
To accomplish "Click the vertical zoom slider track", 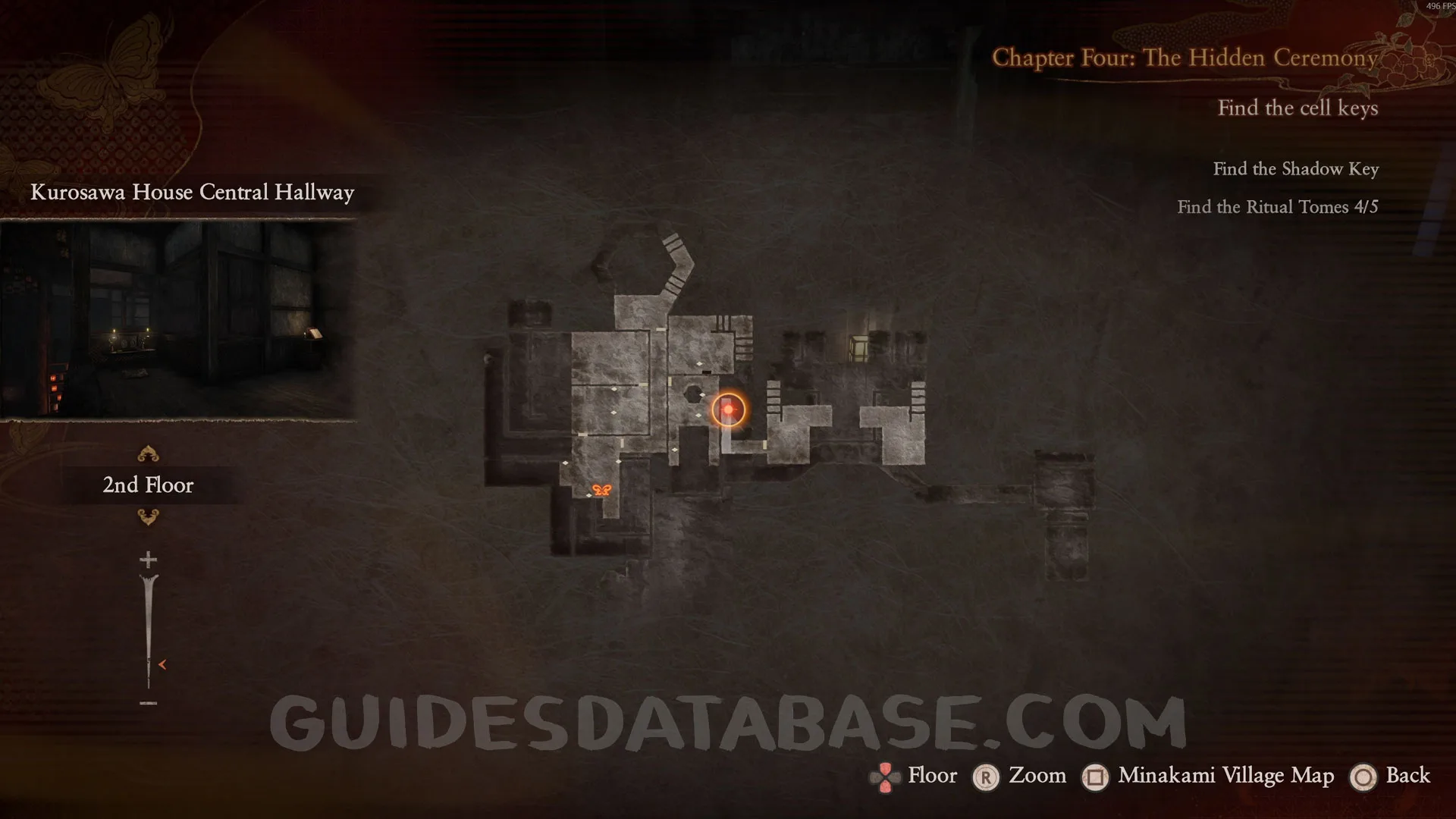I will point(148,629).
